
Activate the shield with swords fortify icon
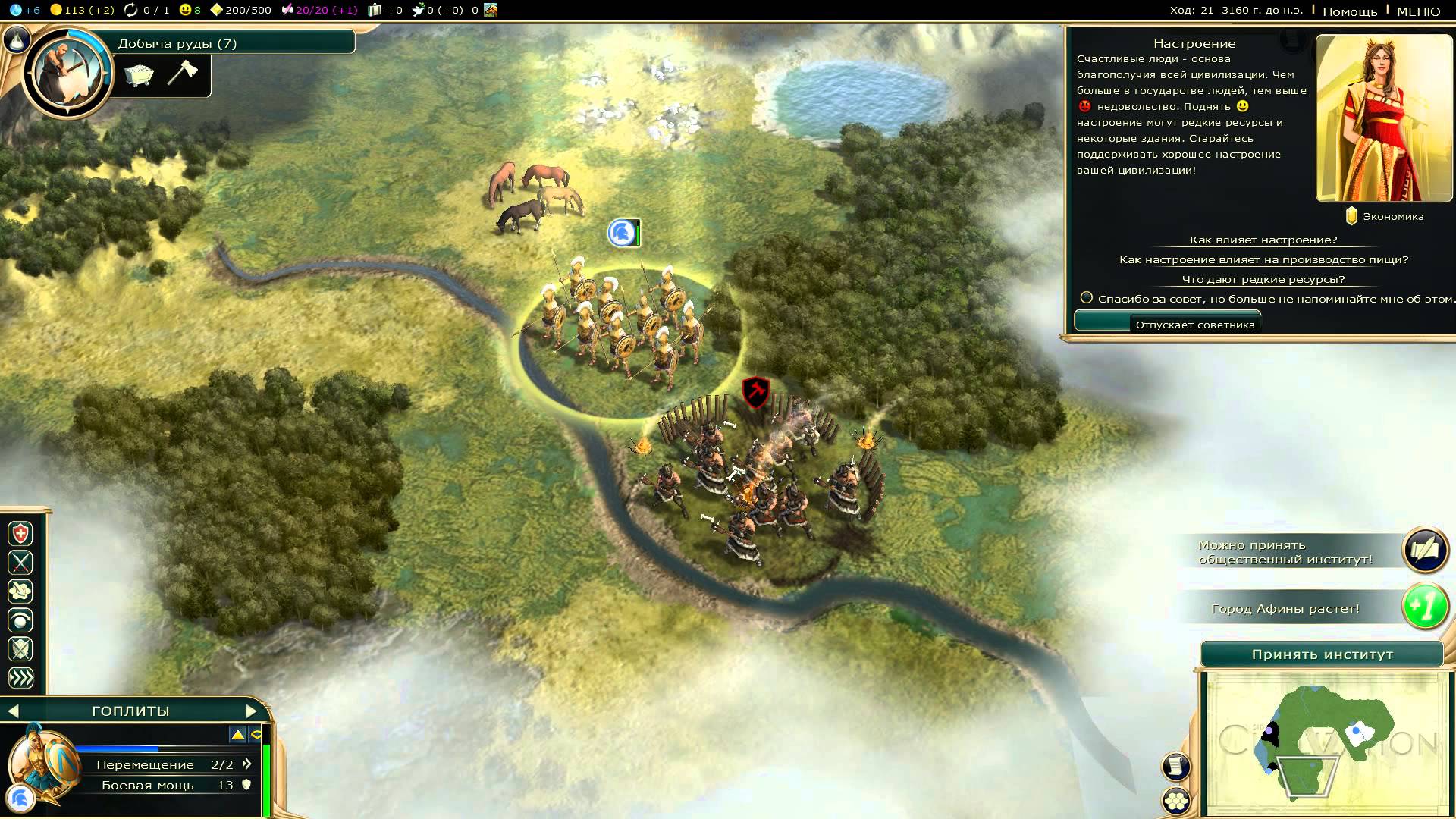(20, 649)
